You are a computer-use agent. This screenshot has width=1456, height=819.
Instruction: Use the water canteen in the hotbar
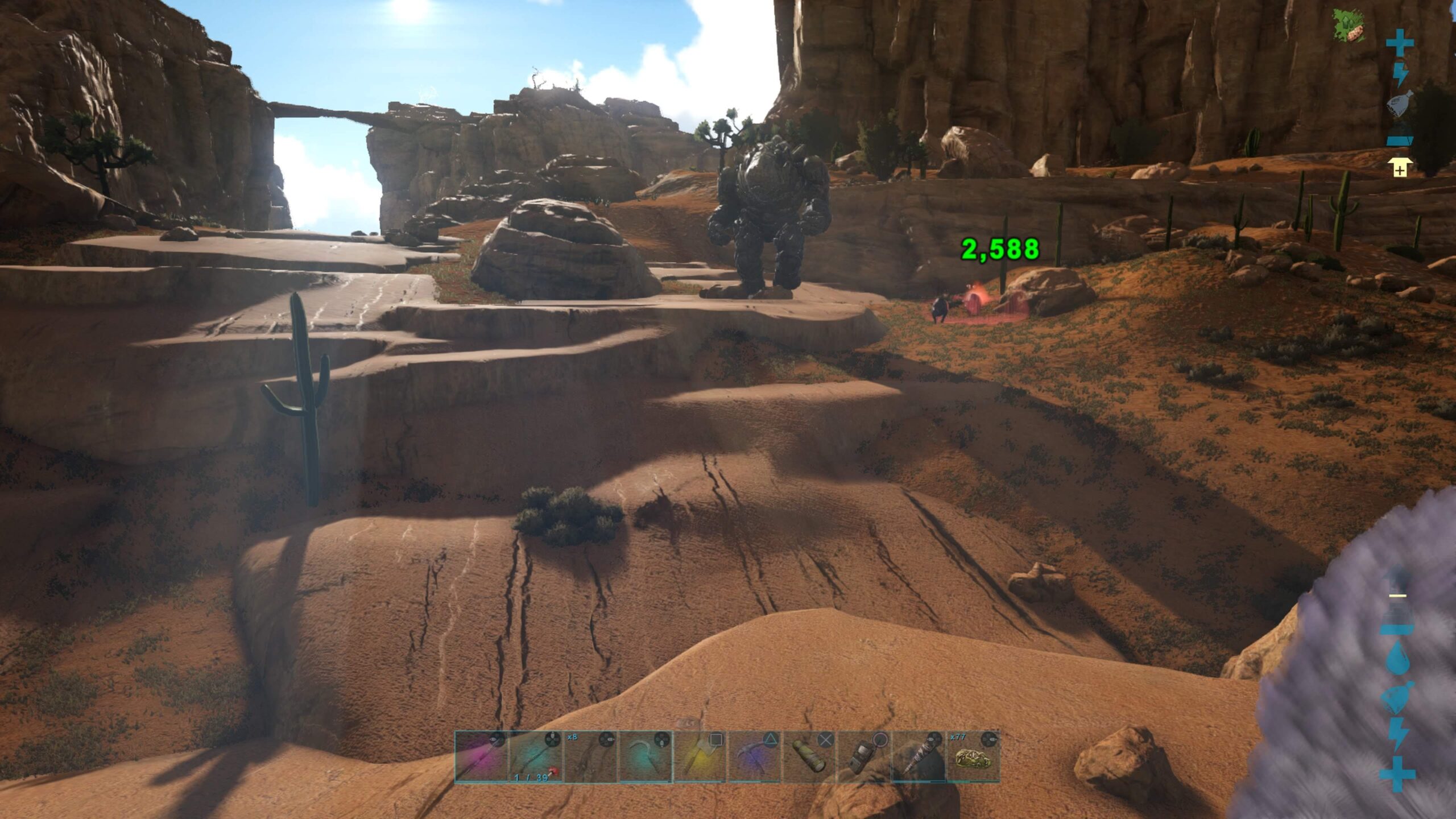tap(809, 757)
